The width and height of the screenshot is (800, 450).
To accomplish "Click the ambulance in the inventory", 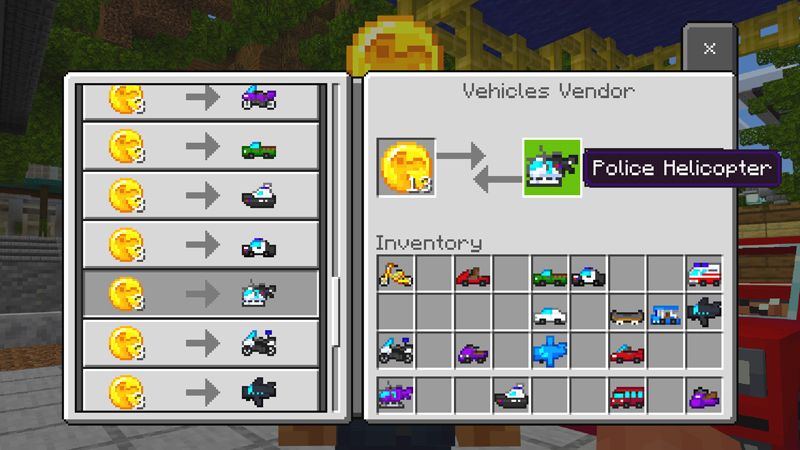I will point(703,274).
